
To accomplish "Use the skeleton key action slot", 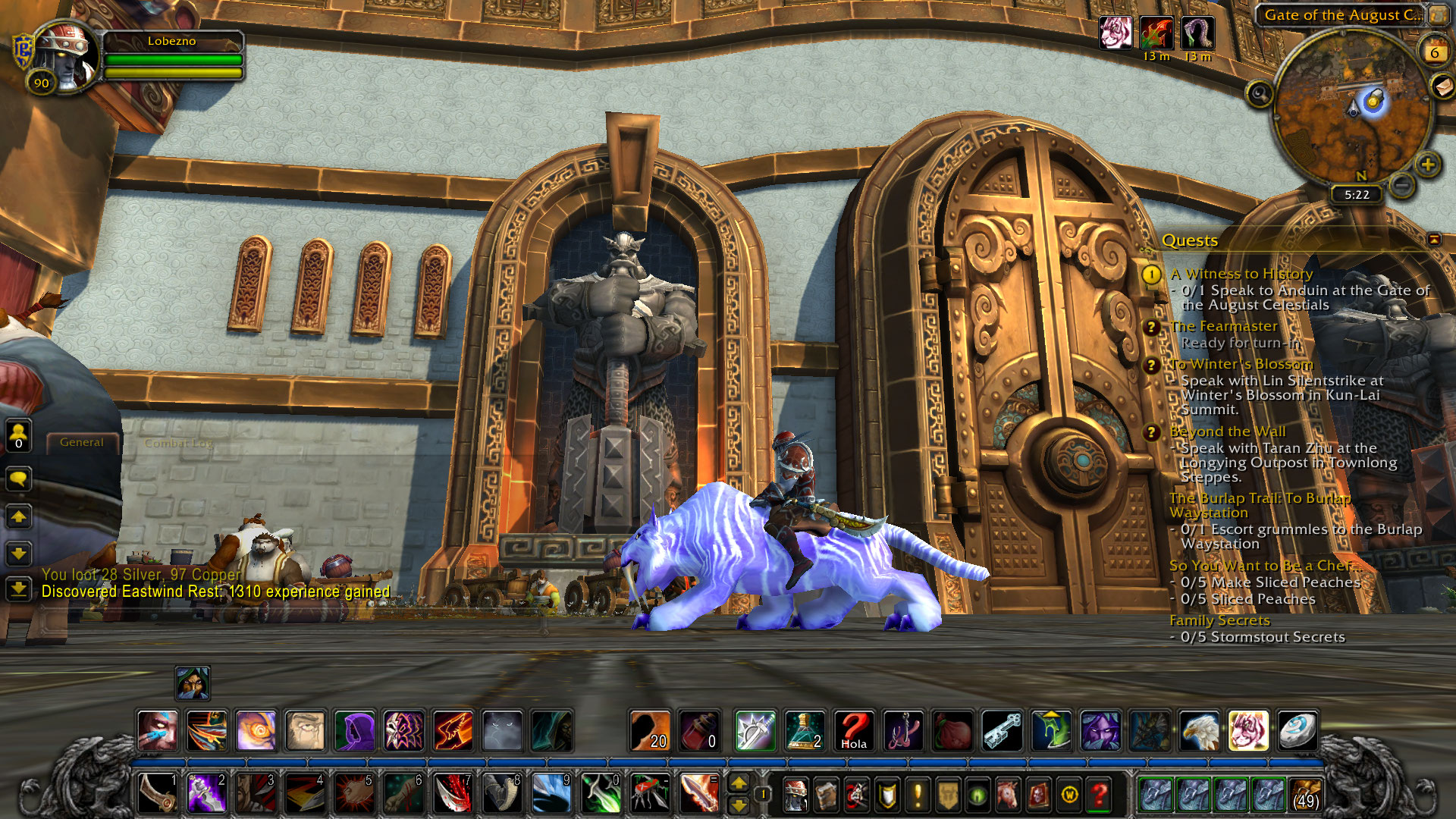I will (x=1002, y=731).
